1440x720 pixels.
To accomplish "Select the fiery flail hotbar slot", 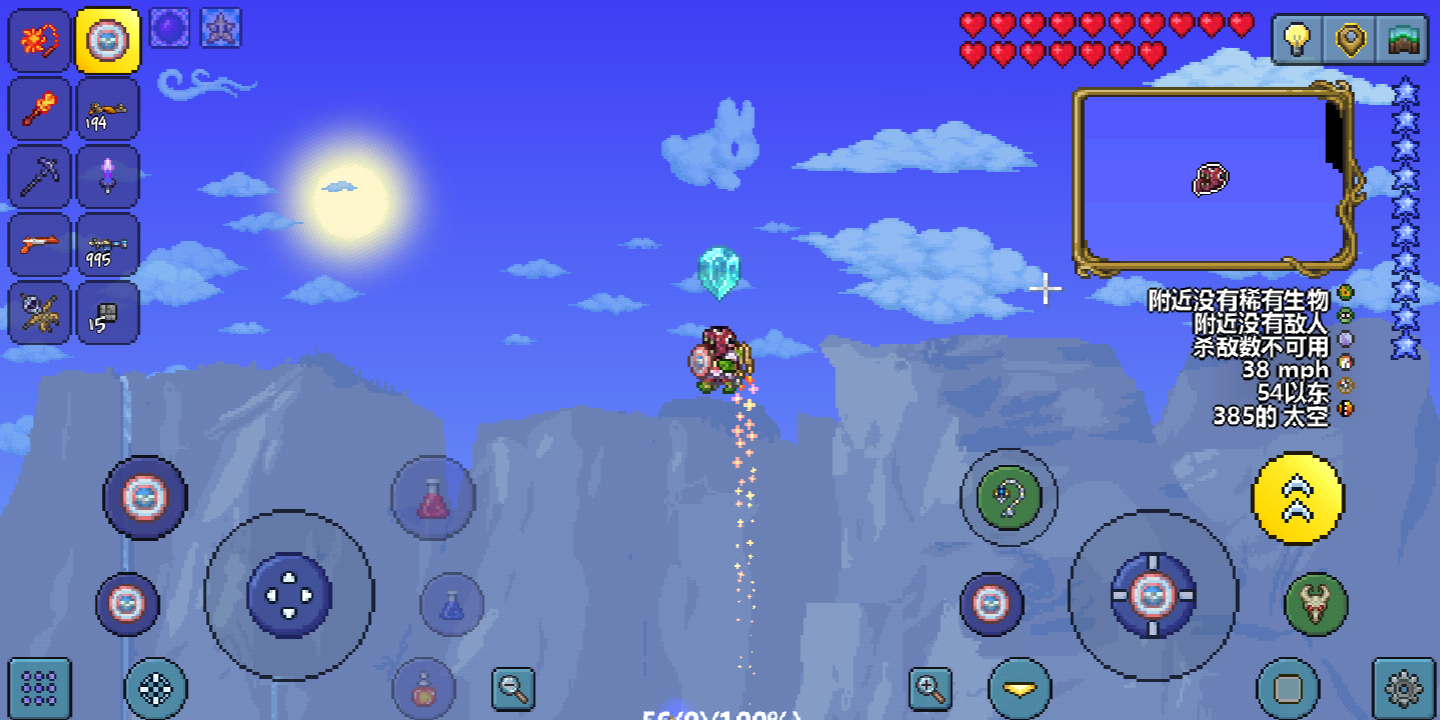I will pyautogui.click(x=39, y=41).
